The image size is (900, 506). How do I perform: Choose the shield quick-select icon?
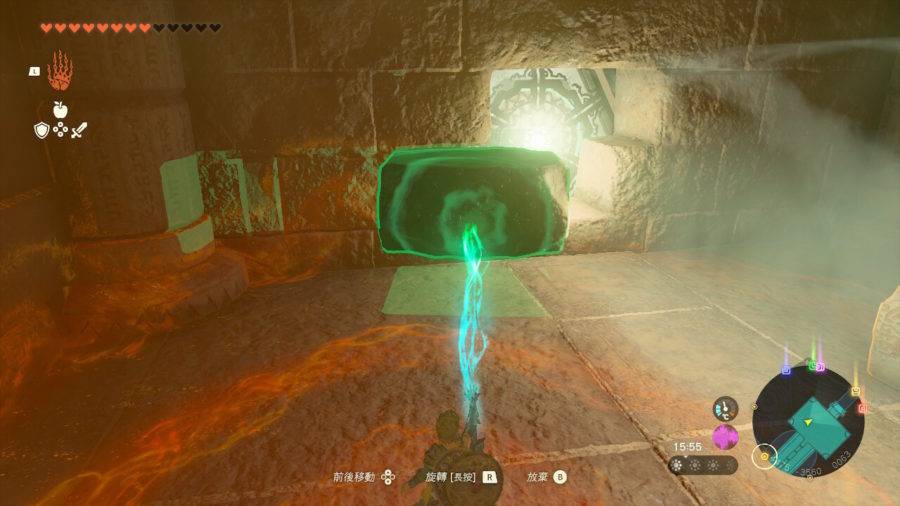point(42,130)
